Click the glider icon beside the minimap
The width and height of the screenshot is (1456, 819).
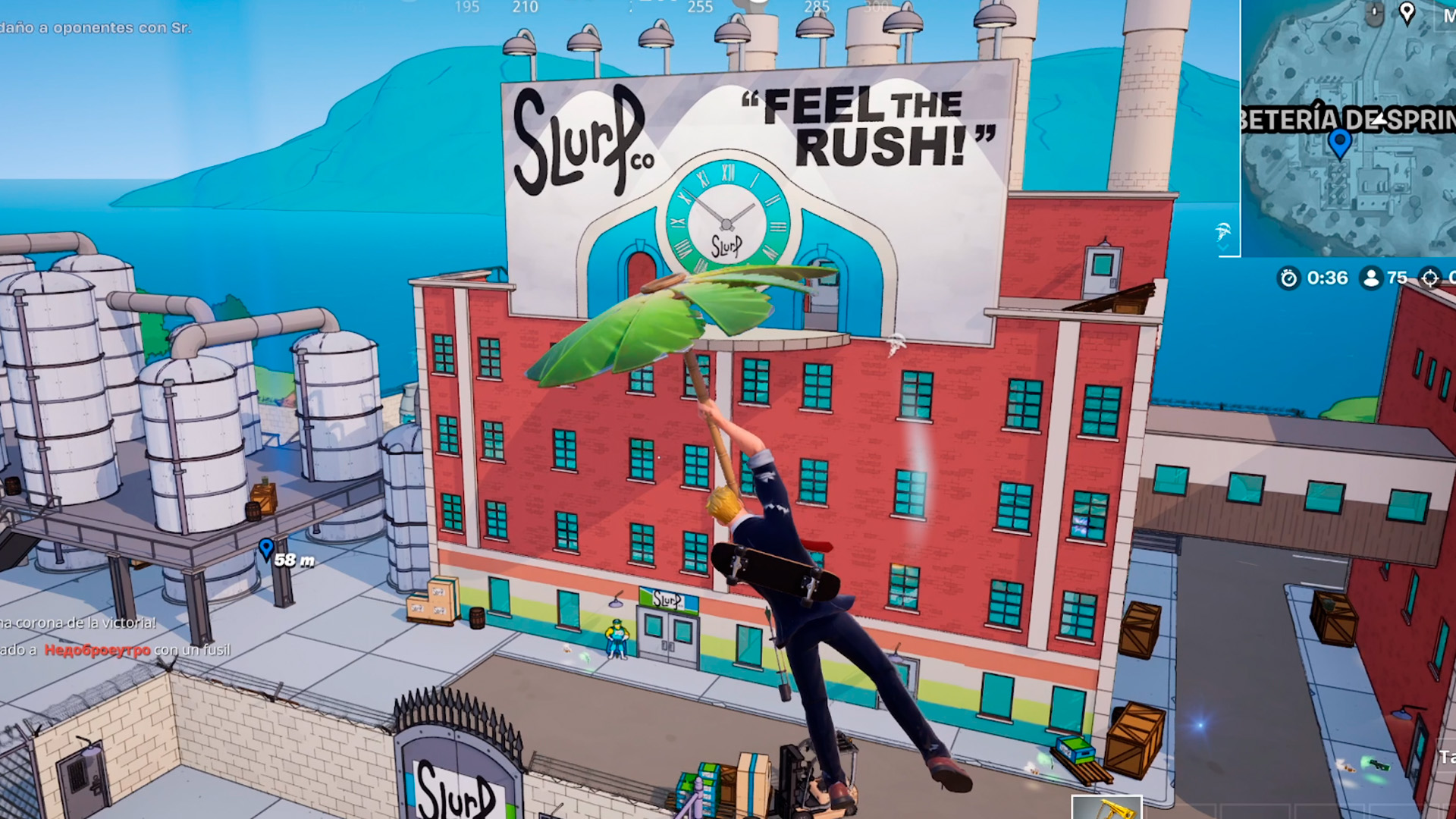(1222, 231)
